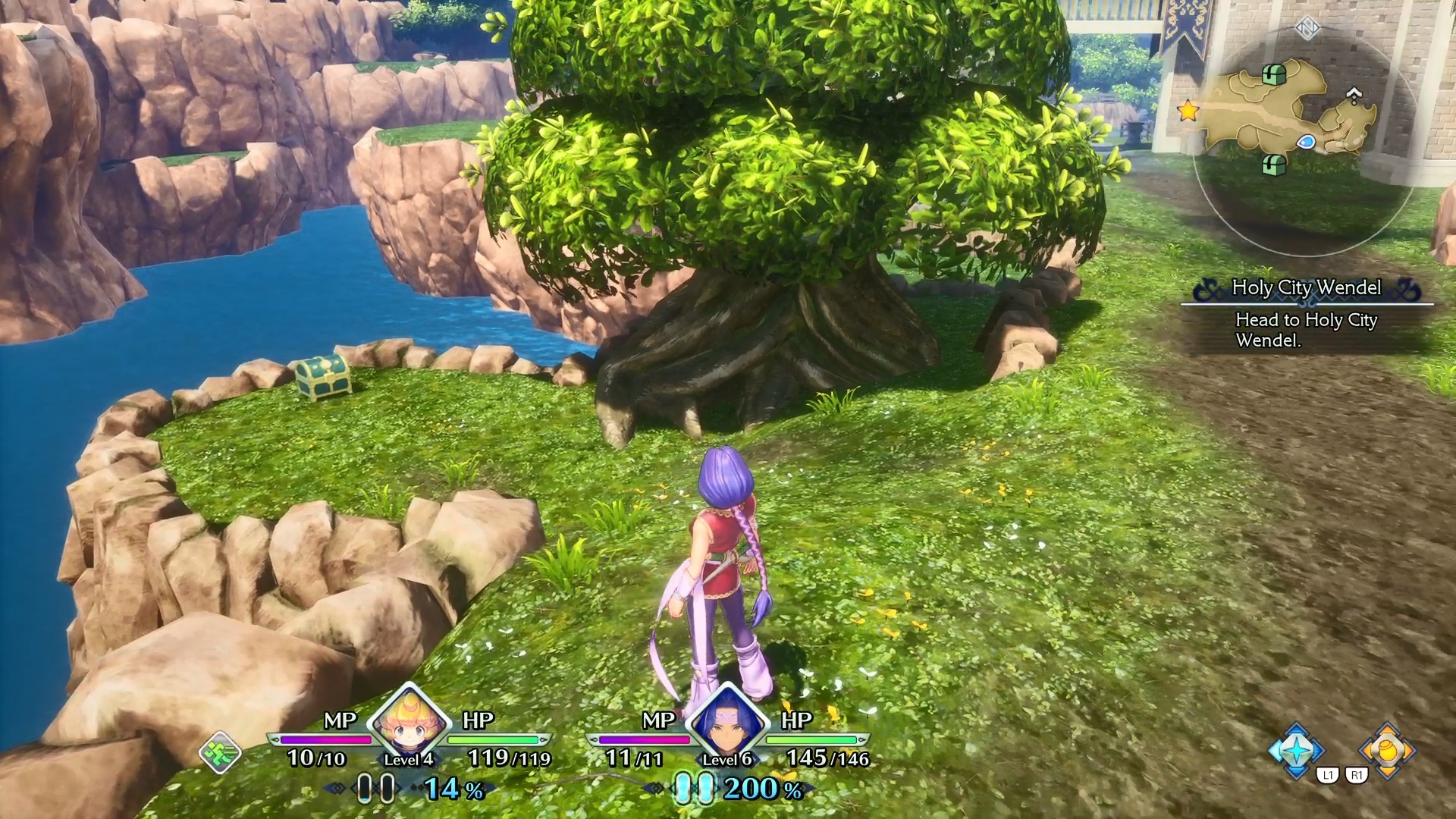Select the purple-haired Level 6 character portrait
Screen dimensions: 1456x819
[x=728, y=719]
